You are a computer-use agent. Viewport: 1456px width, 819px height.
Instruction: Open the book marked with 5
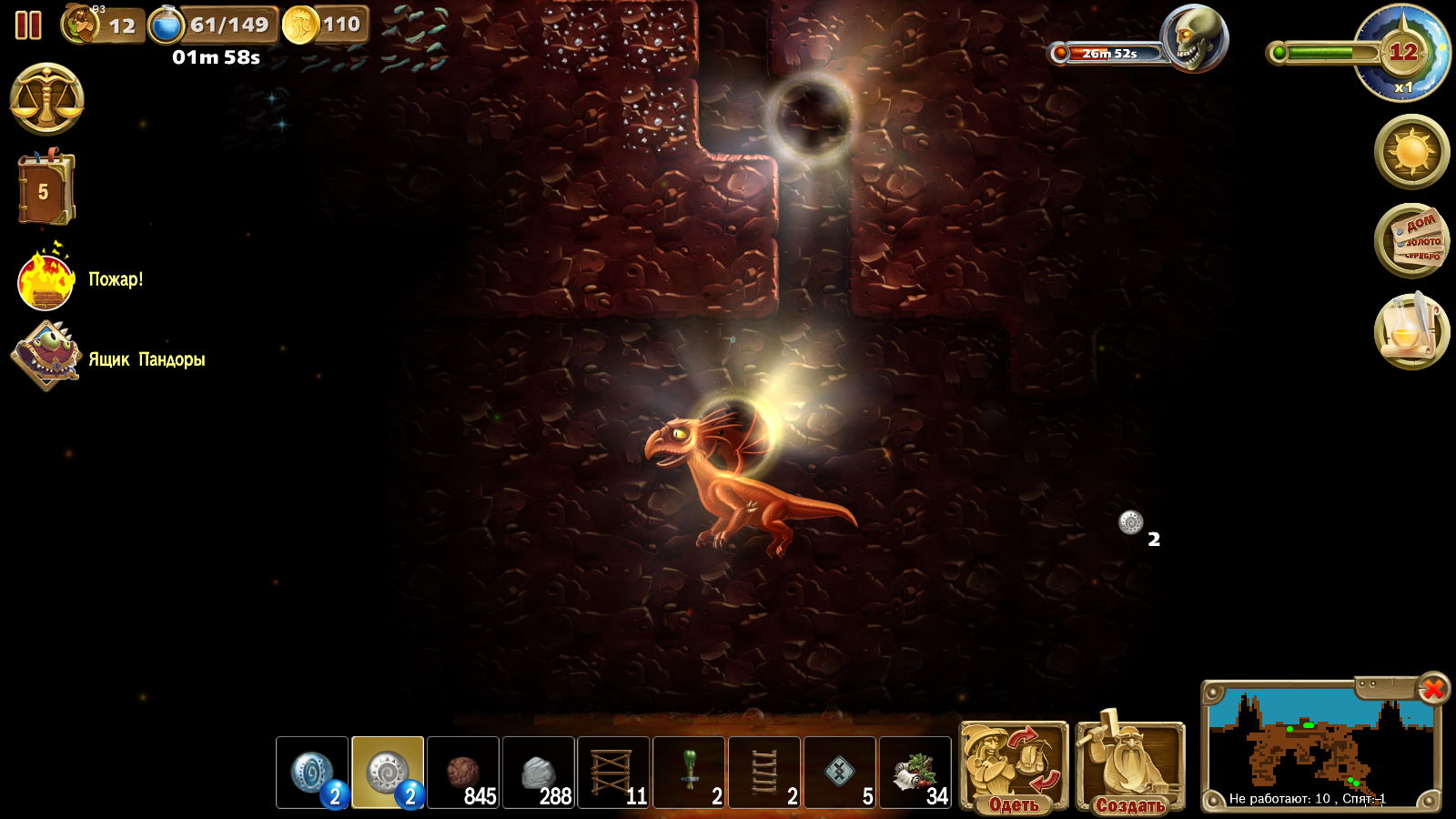[45, 189]
